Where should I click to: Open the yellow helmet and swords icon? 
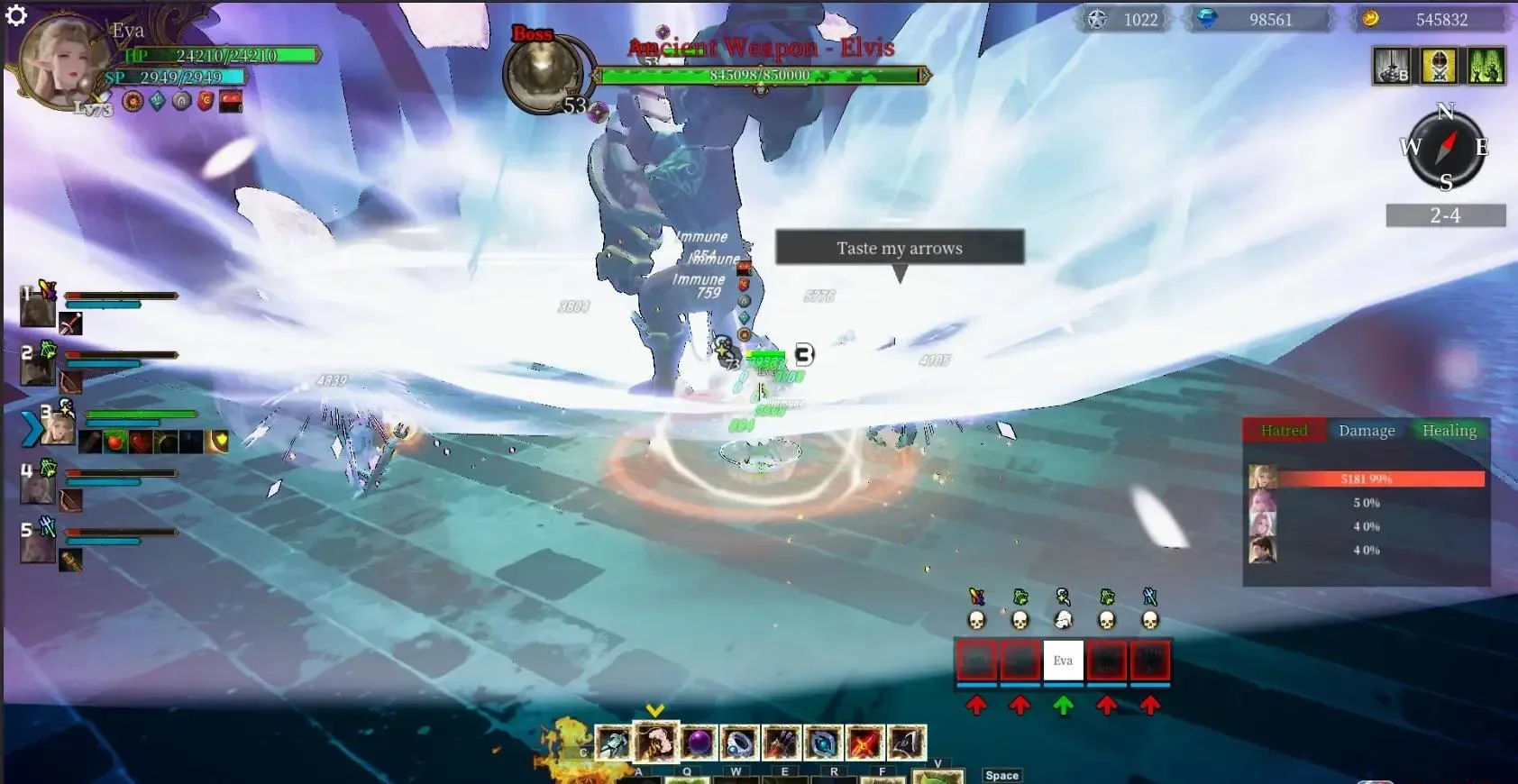click(x=1439, y=67)
